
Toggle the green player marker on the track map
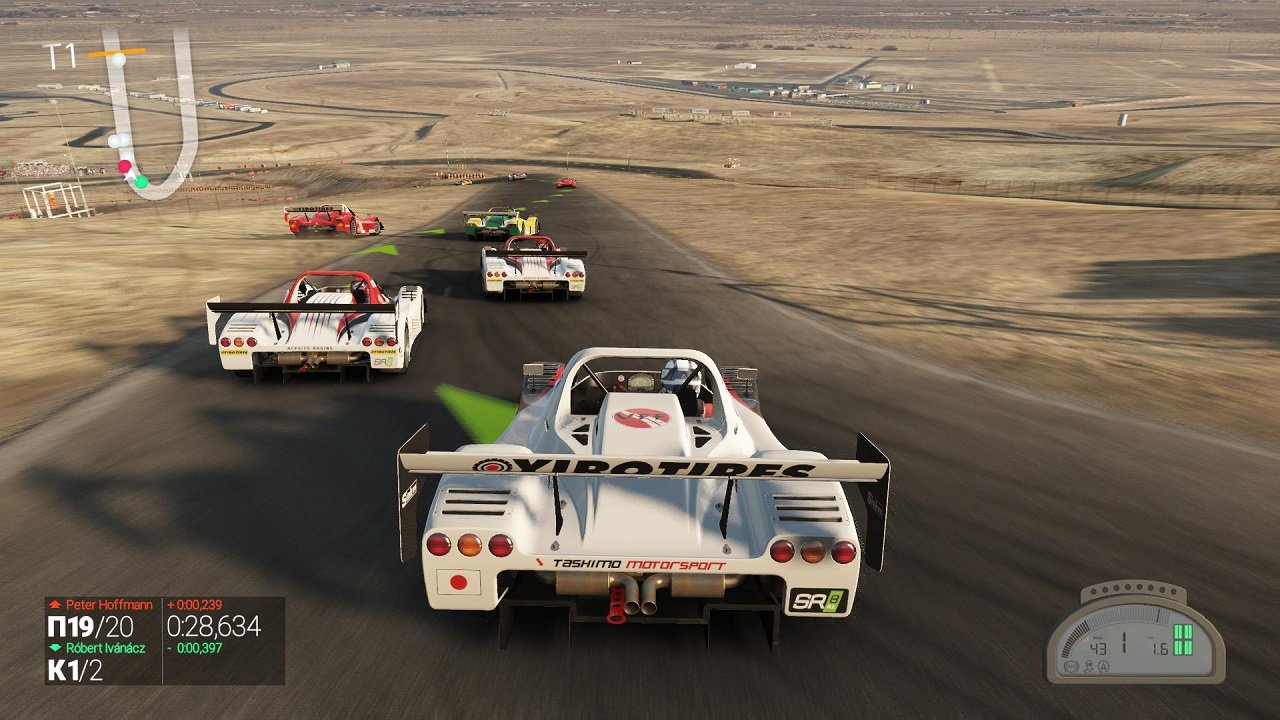142,183
